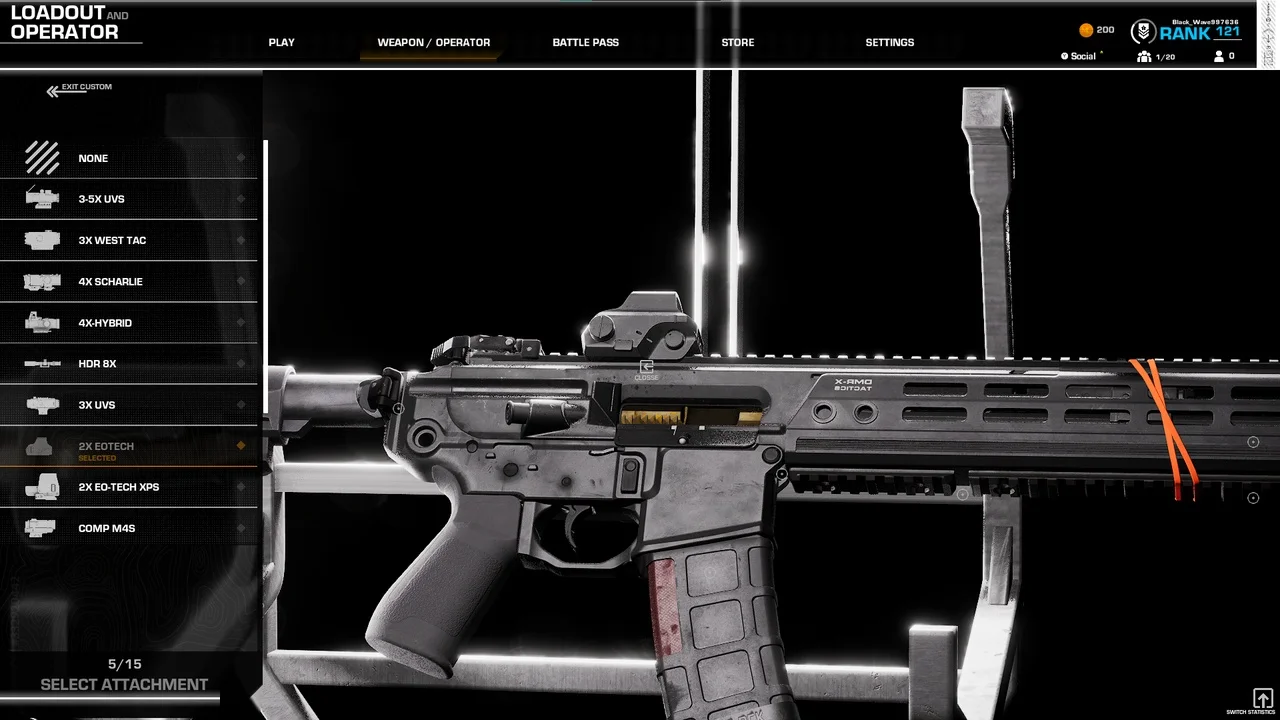Open the Settings tab
Image resolution: width=1280 pixels, height=720 pixels.
click(889, 43)
